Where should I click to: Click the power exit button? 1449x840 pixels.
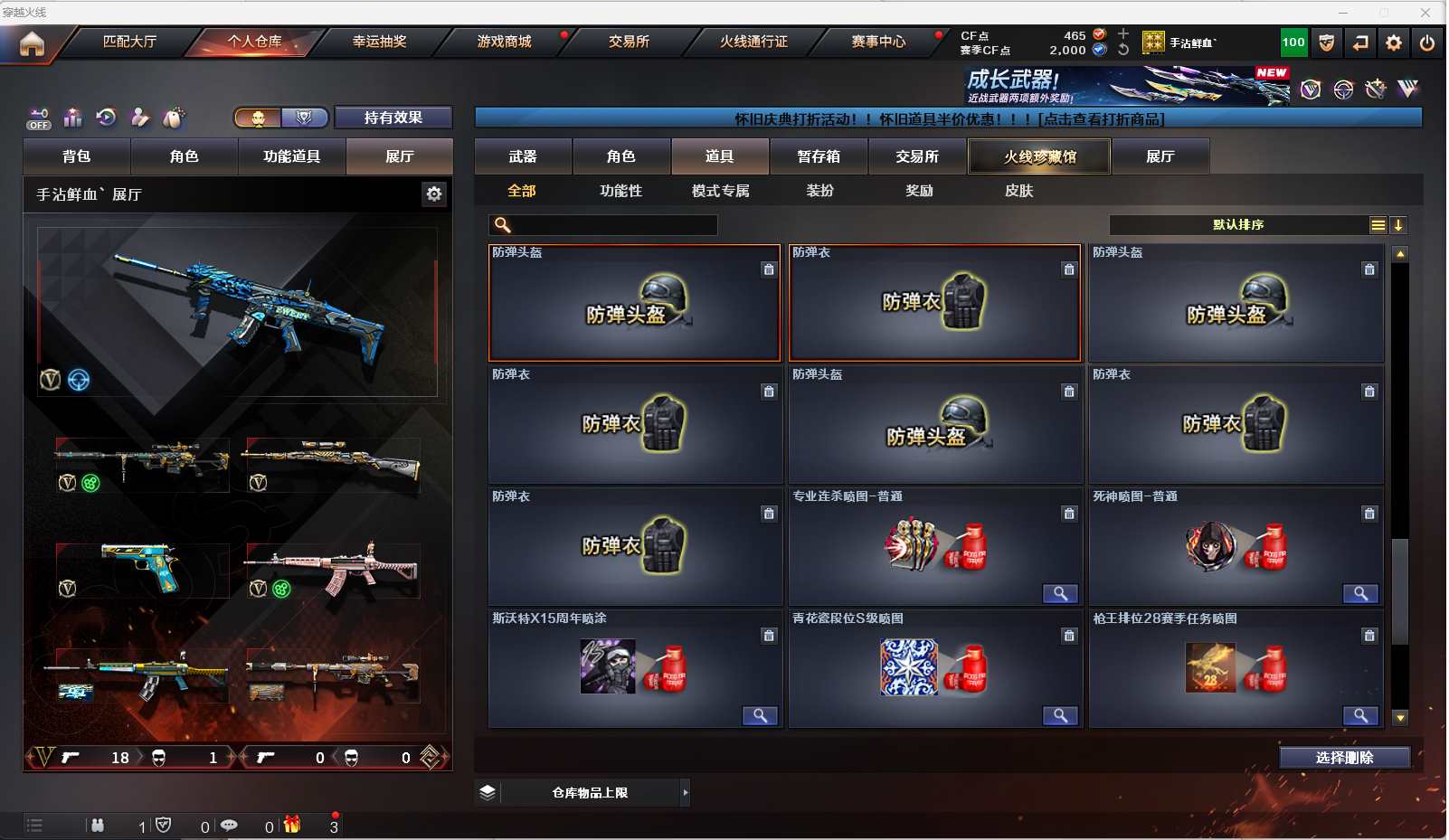1427,42
